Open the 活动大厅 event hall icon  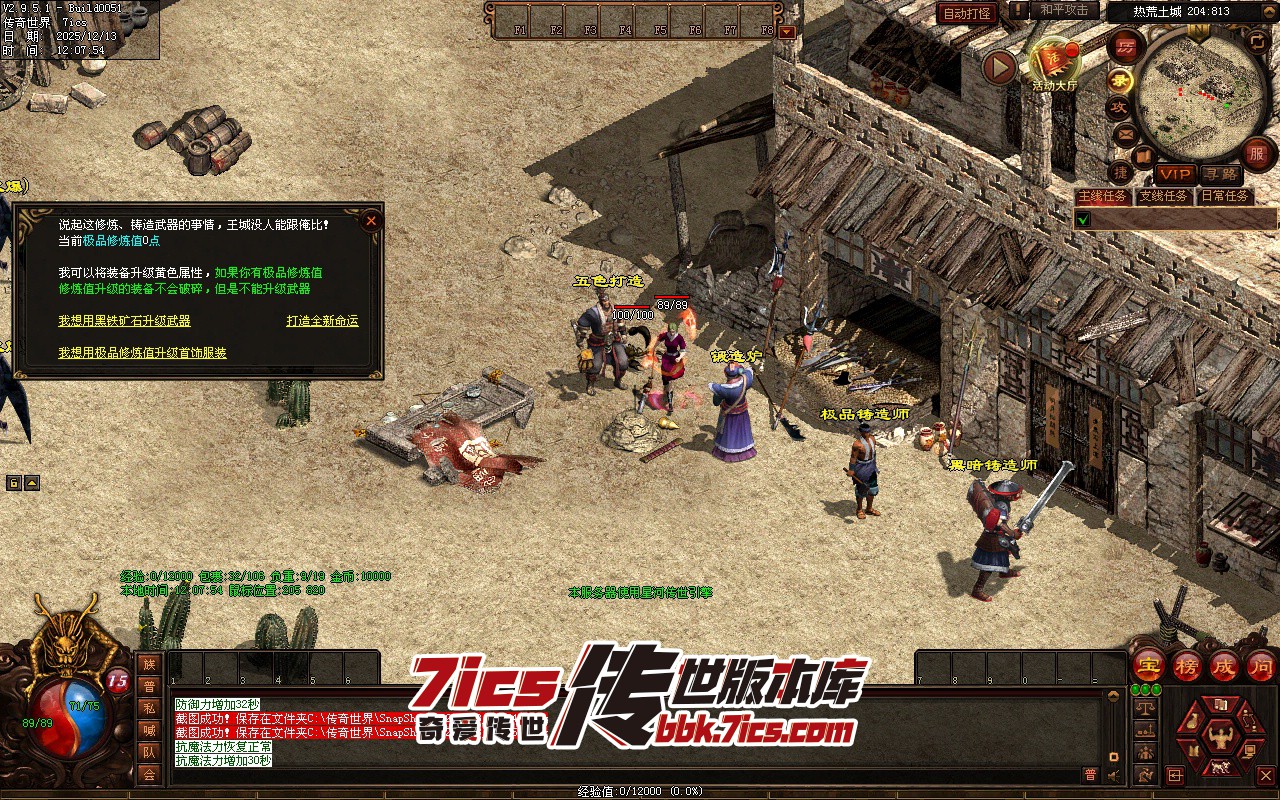click(1055, 63)
